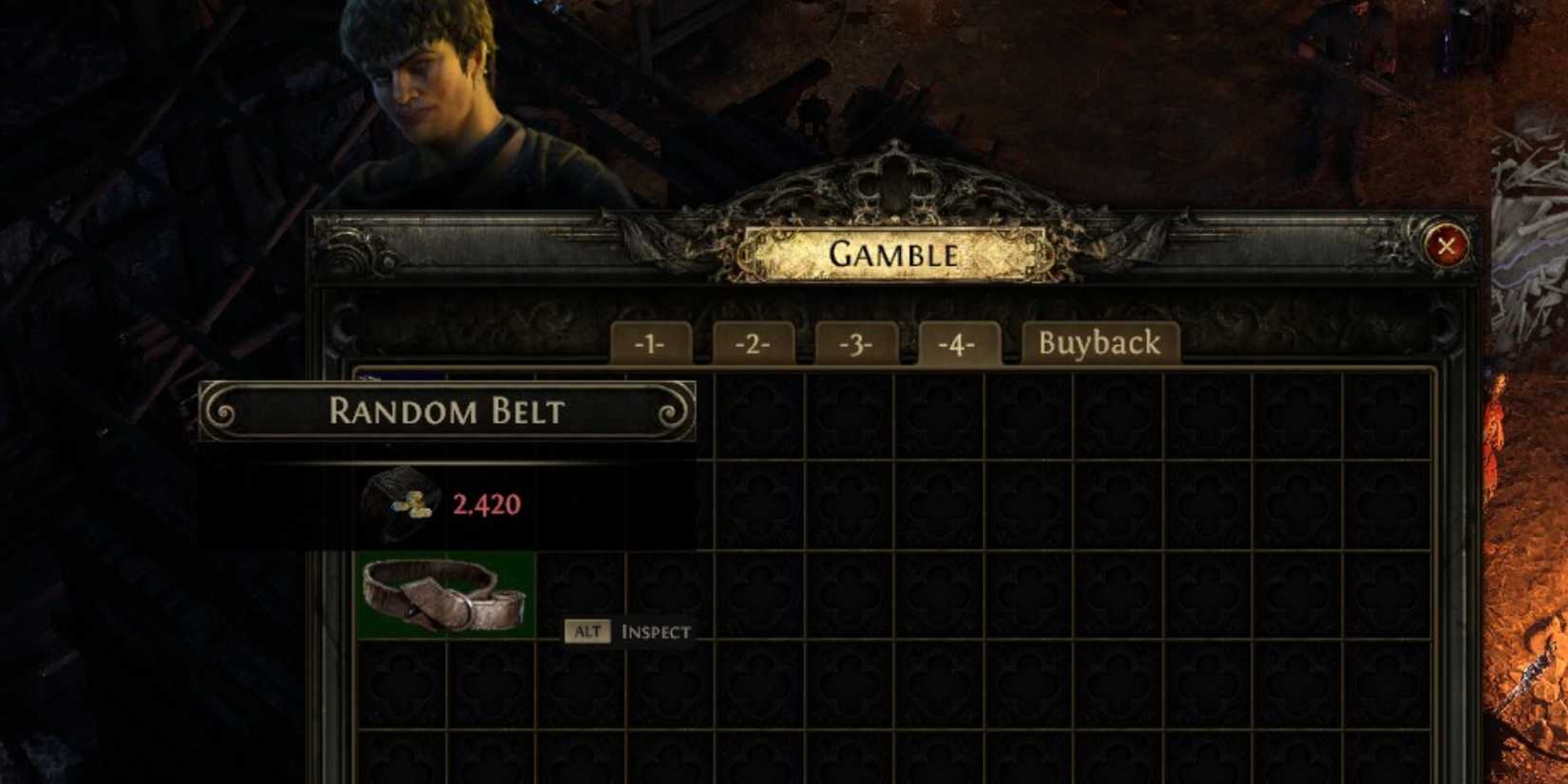The image size is (1568, 784).
Task: Switch to gamble tab -2-
Action: [755, 344]
